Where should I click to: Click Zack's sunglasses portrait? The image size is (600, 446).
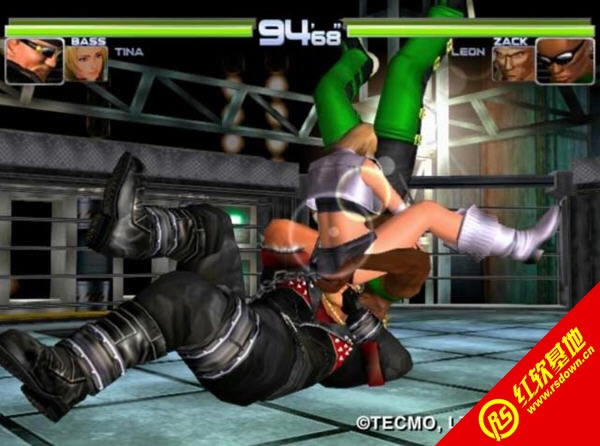(x=565, y=61)
